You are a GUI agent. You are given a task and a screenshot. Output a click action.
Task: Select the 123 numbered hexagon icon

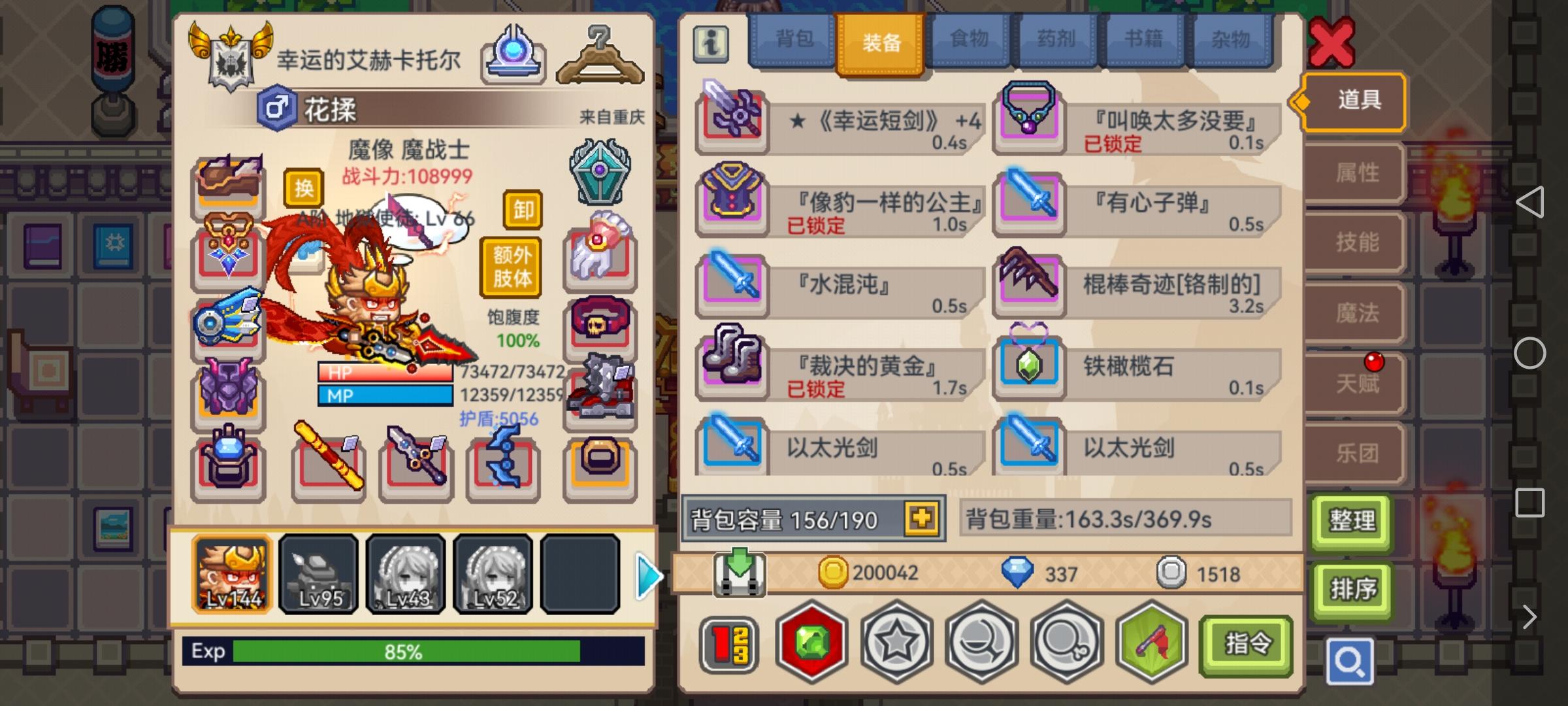730,643
